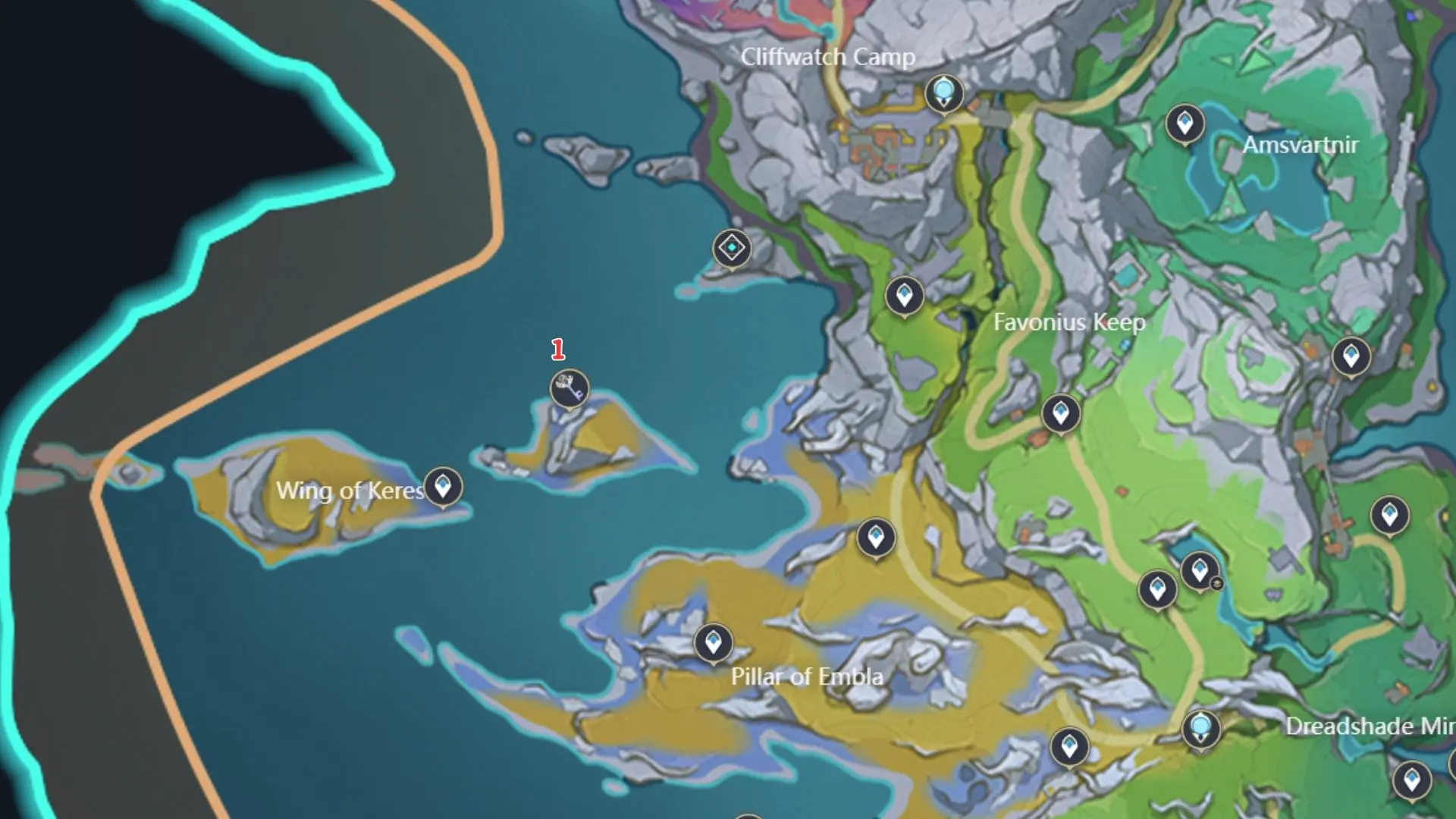The height and width of the screenshot is (819, 1456).
Task: Open the Statue of the Seven near Dreadshade Mine
Action: click(x=1200, y=726)
